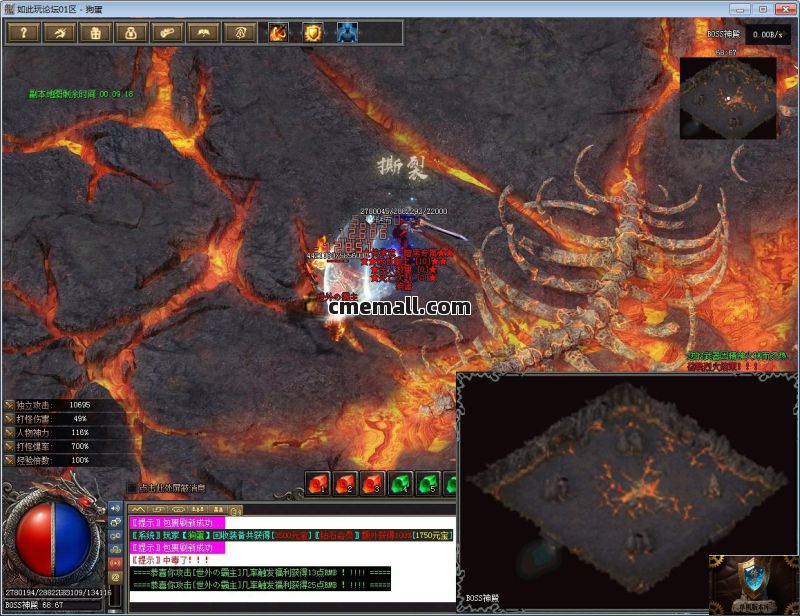Use the red potion in slot 3

(373, 484)
